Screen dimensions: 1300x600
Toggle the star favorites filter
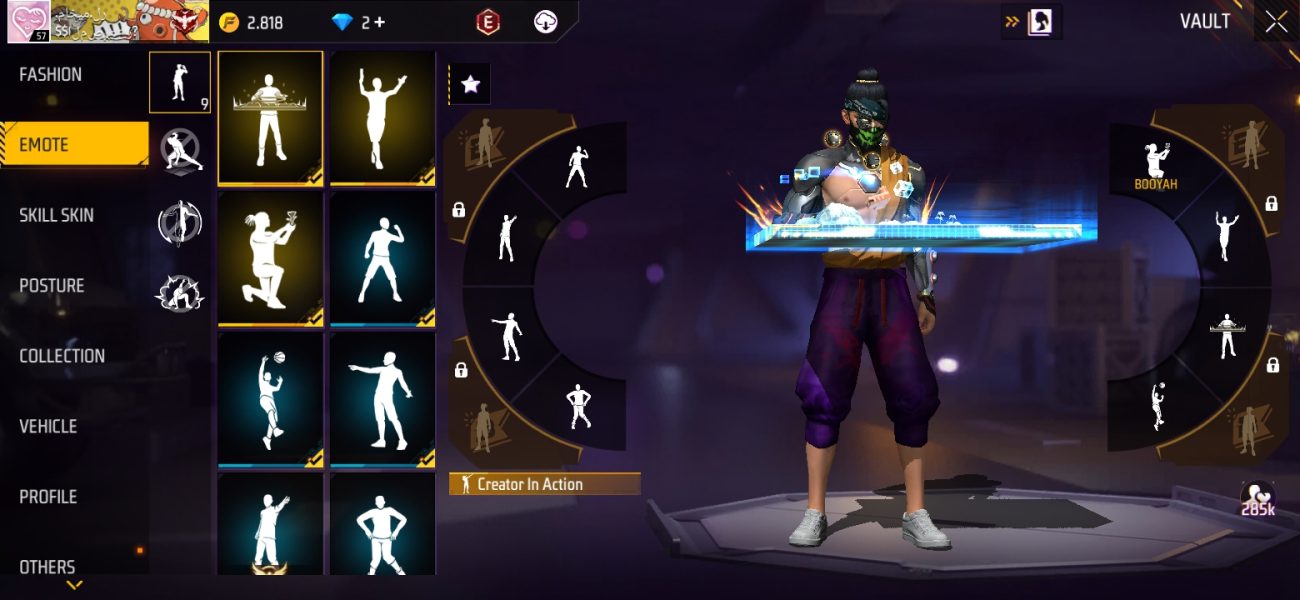coord(470,85)
